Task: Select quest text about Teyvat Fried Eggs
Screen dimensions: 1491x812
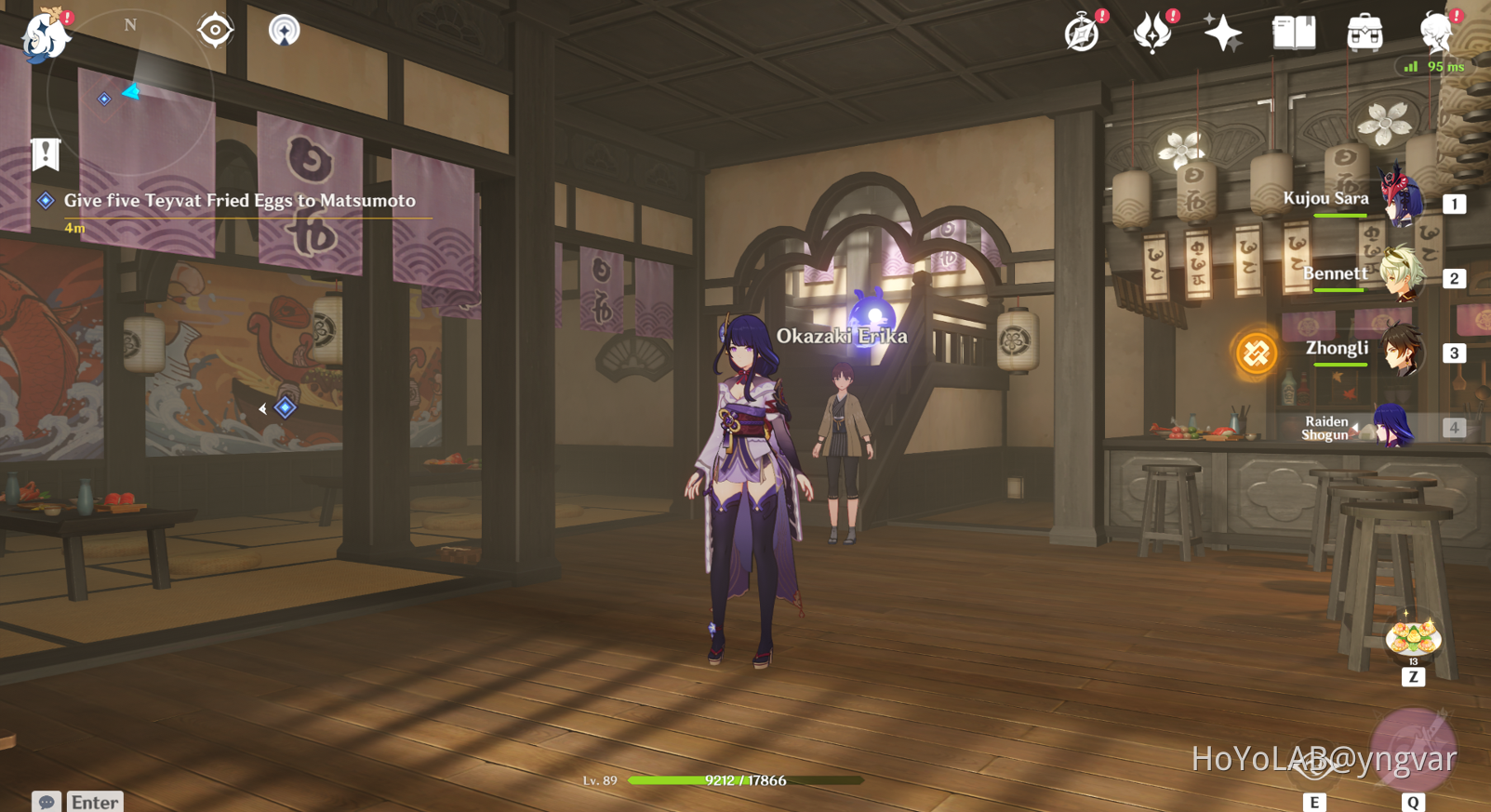Action: (x=238, y=201)
